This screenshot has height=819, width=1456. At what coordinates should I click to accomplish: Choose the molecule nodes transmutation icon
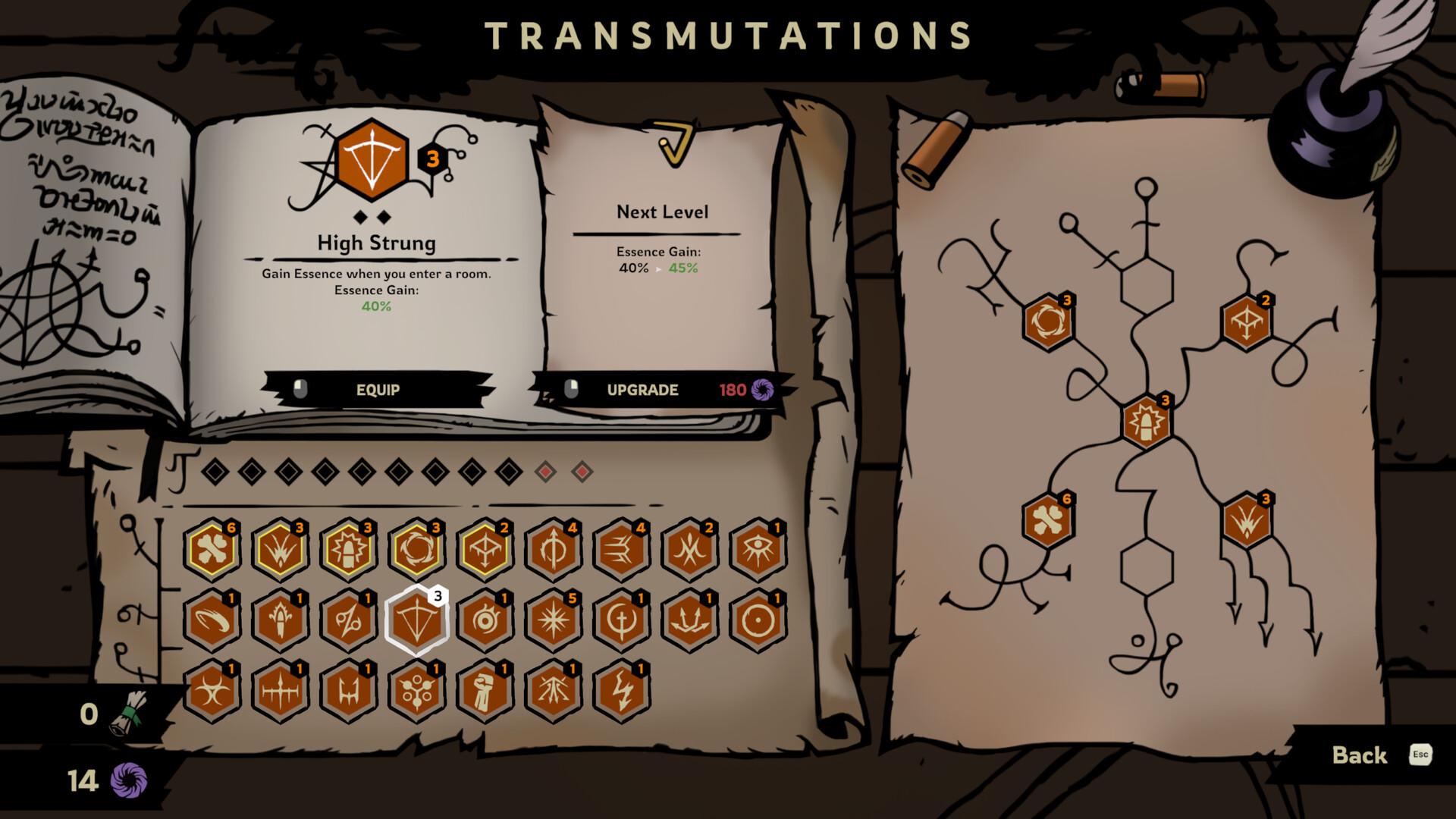(x=416, y=691)
